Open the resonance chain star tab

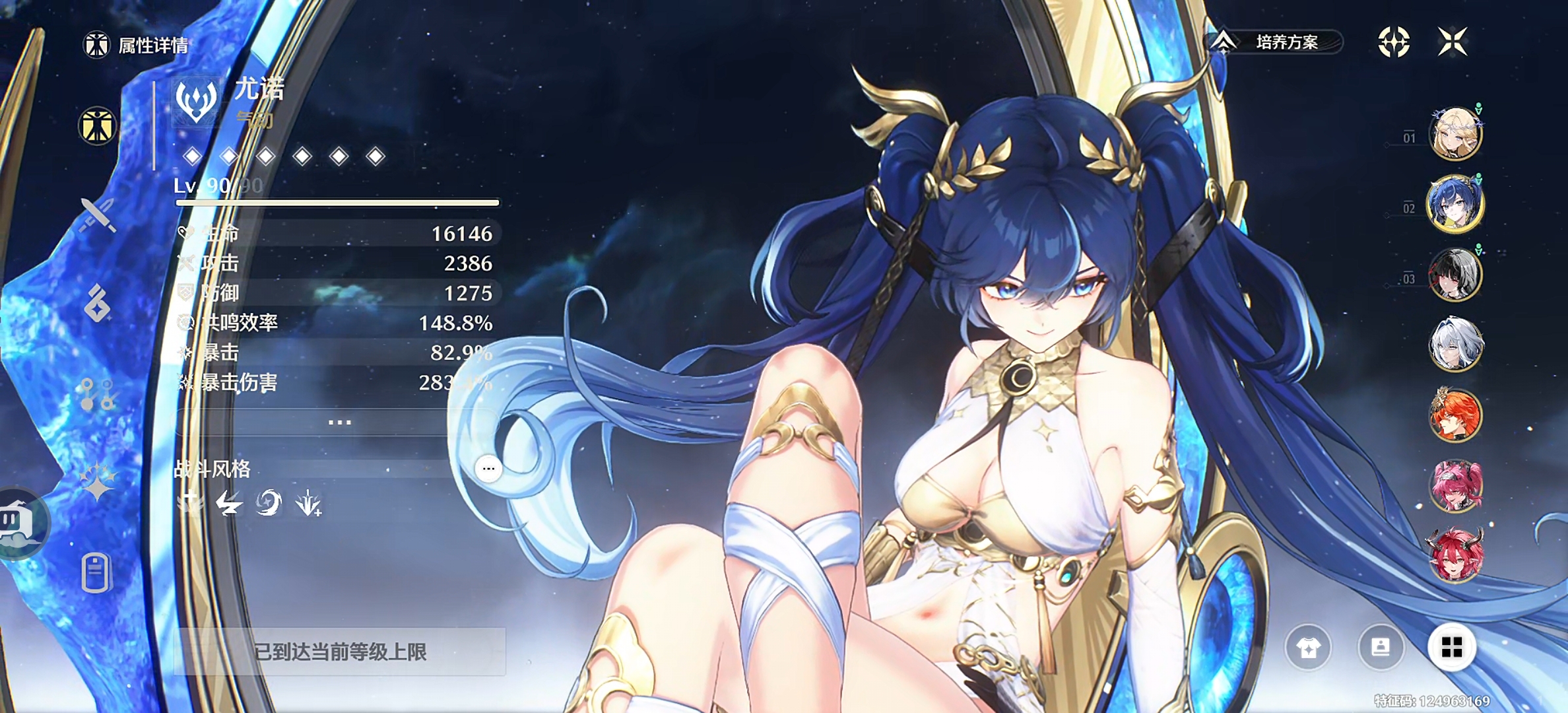[x=98, y=481]
